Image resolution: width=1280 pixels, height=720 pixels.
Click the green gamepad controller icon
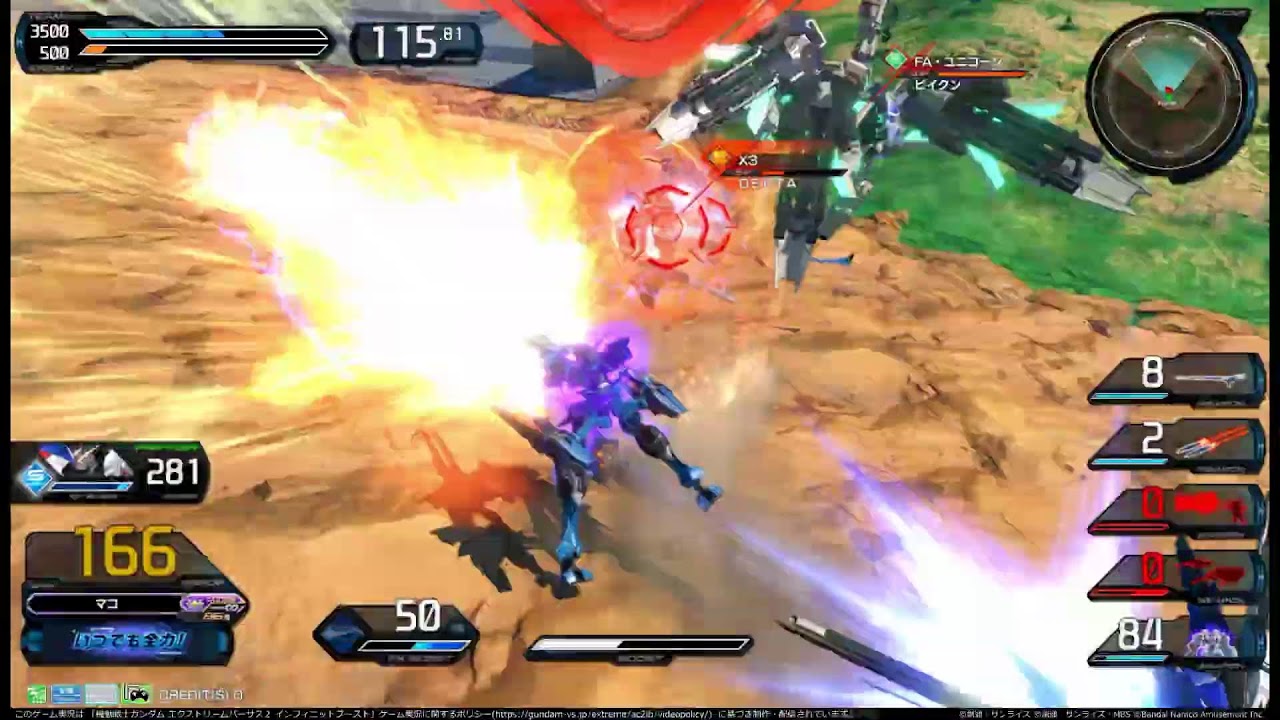[x=136, y=693]
